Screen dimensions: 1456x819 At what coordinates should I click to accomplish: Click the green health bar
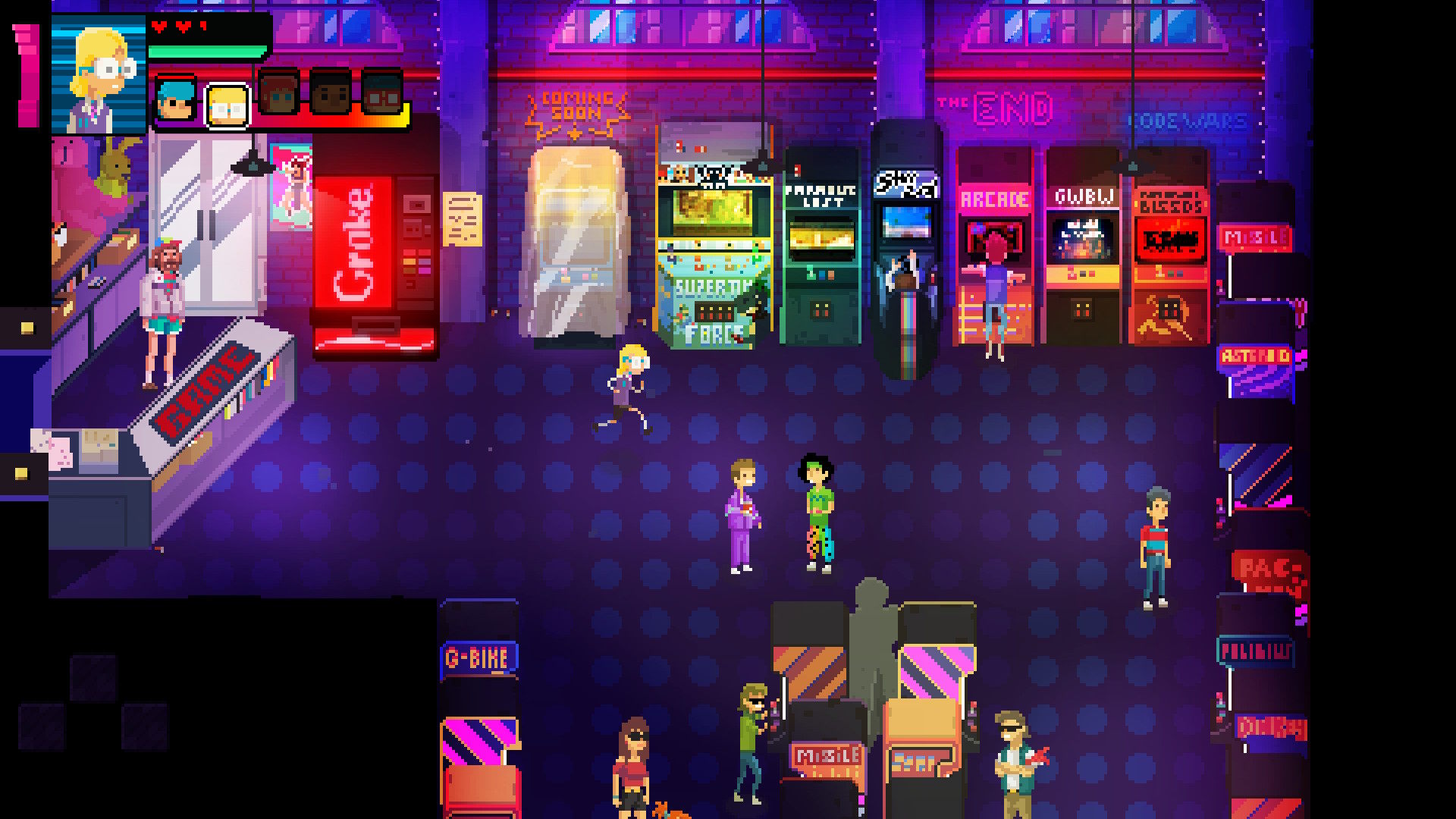[207, 51]
